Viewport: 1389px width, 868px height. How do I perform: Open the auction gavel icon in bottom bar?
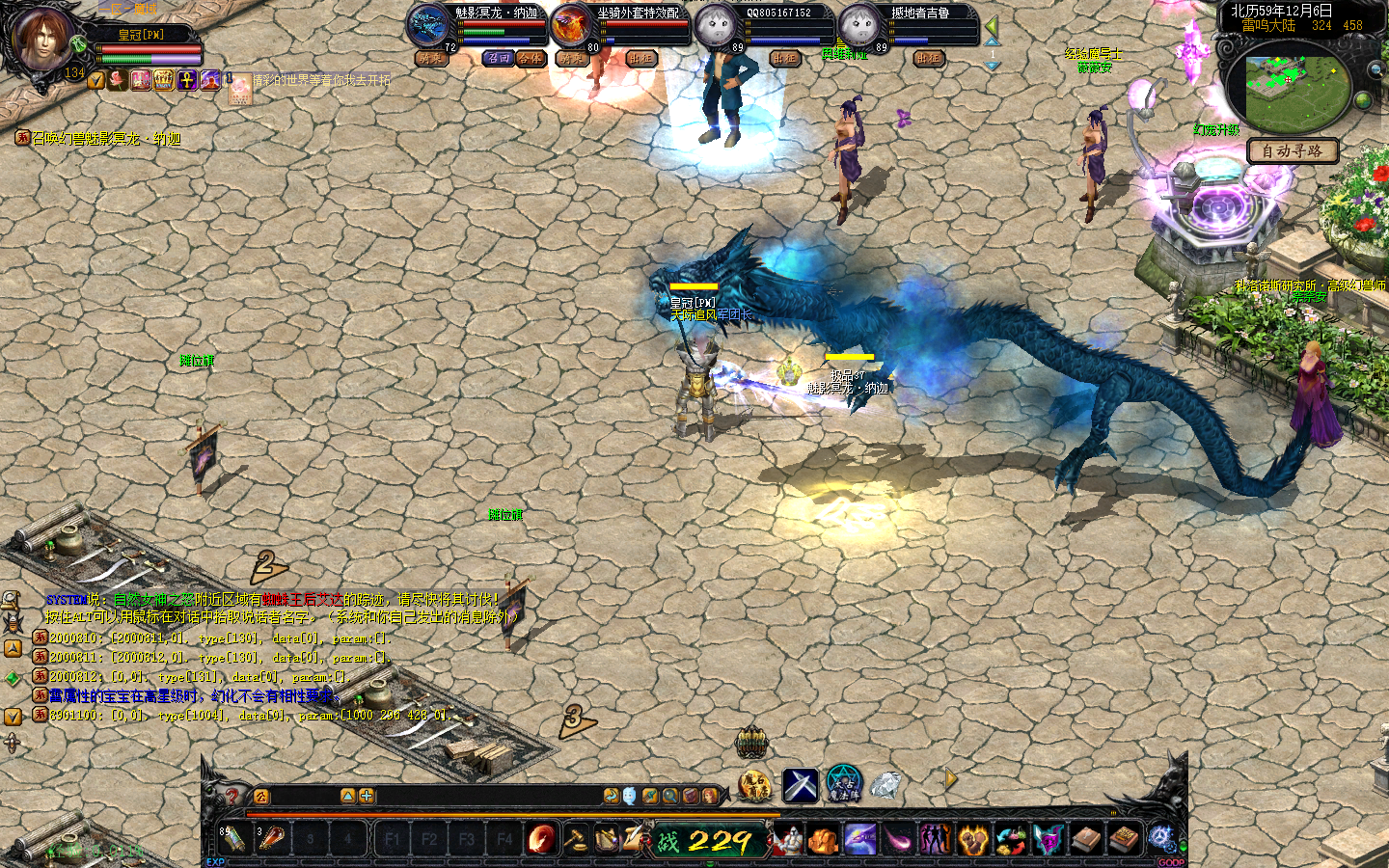[x=576, y=839]
